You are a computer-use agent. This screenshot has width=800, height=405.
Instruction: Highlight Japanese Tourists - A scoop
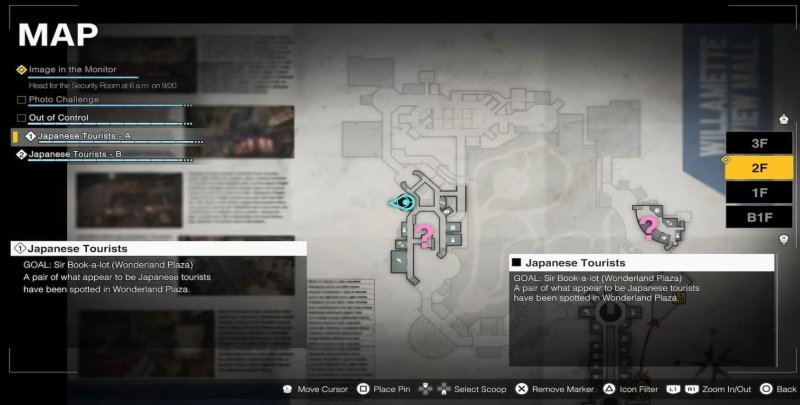pyautogui.click(x=85, y=136)
